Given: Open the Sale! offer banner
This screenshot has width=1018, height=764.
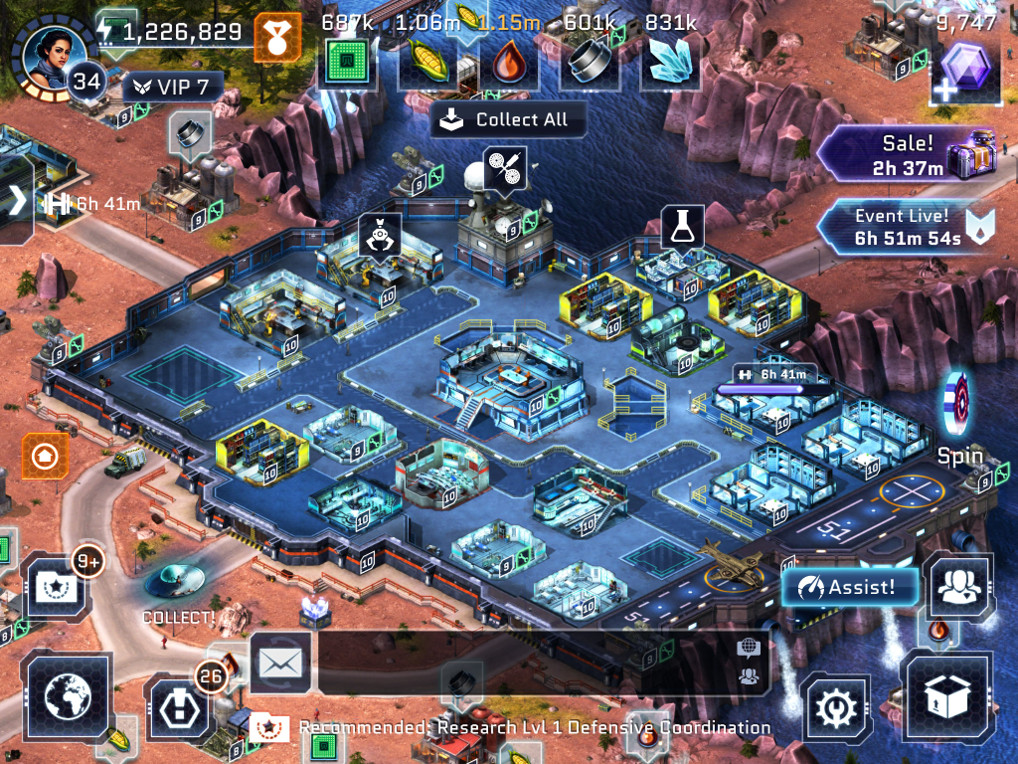Looking at the screenshot, I should click(908, 155).
